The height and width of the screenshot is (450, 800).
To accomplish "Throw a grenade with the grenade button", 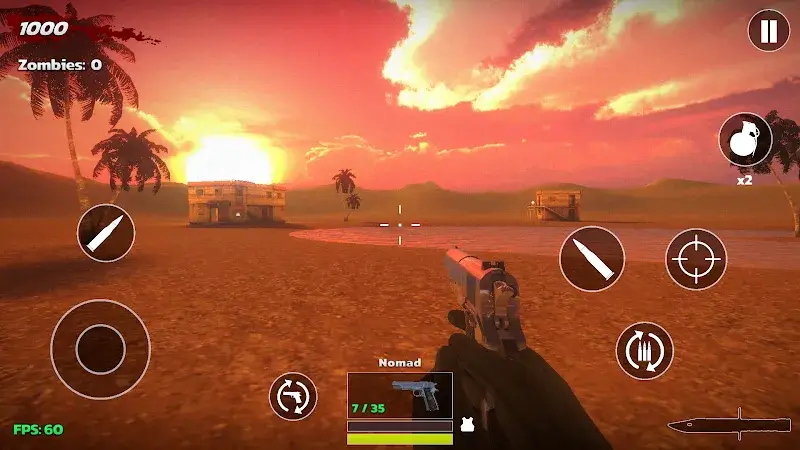I will 745,140.
